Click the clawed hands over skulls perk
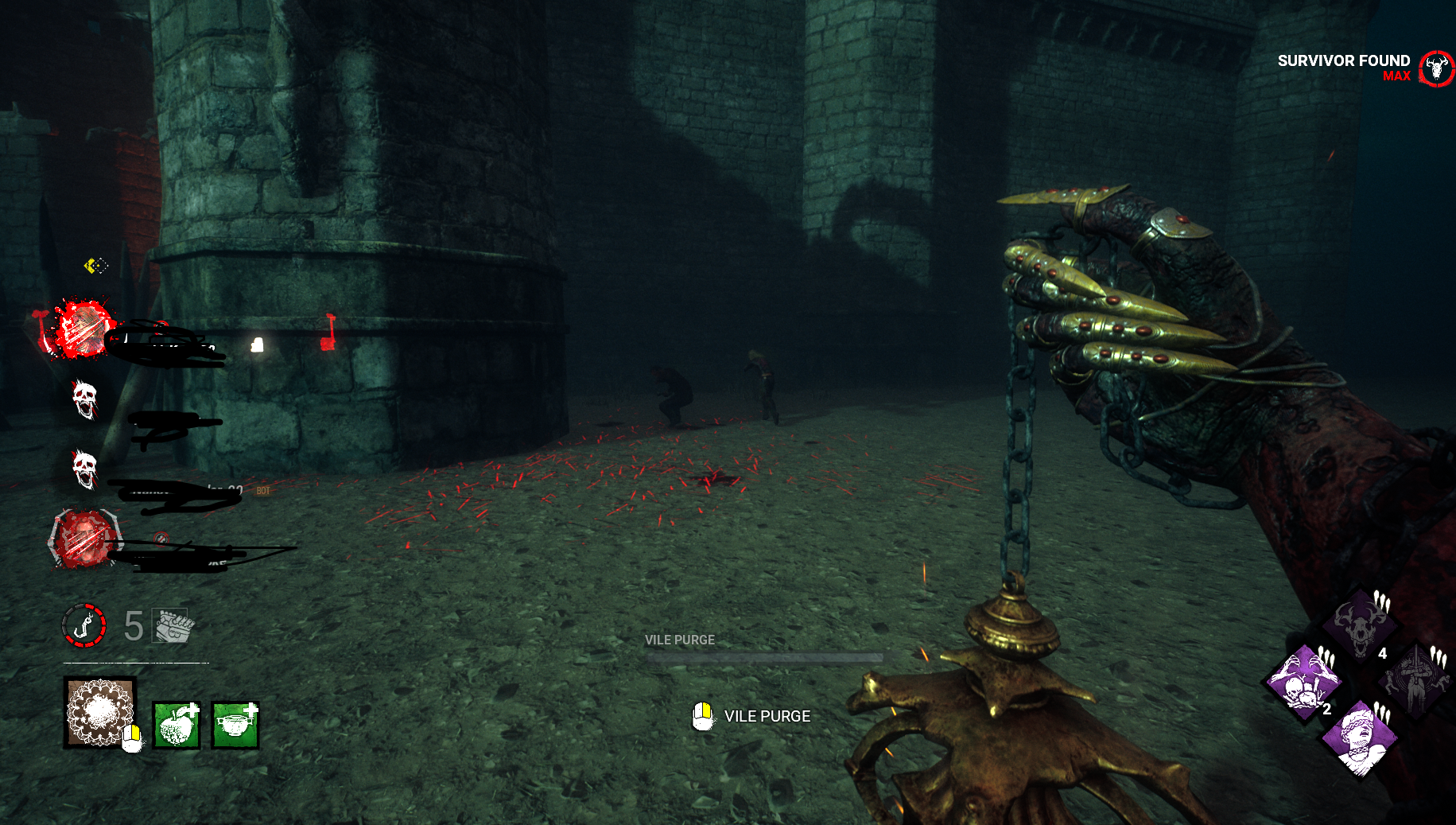The height and width of the screenshot is (825, 1456). click(x=1304, y=682)
